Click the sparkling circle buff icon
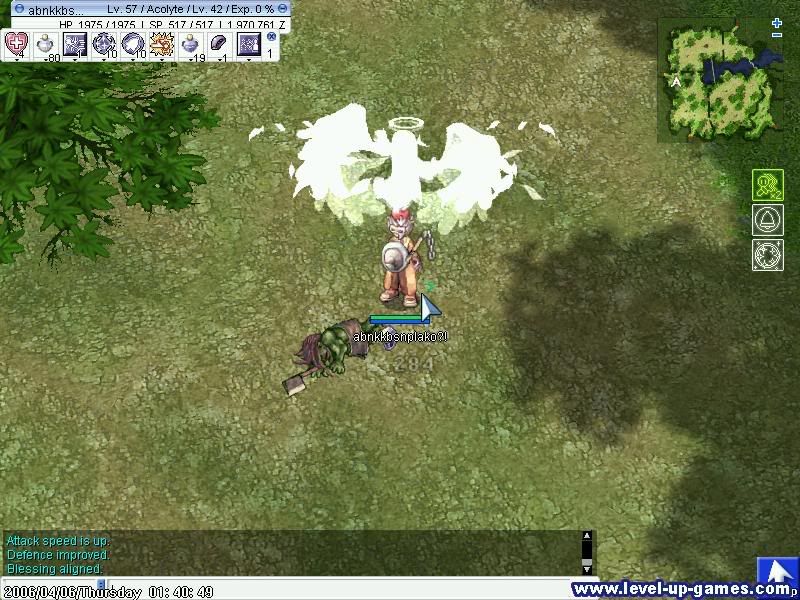 pos(767,254)
